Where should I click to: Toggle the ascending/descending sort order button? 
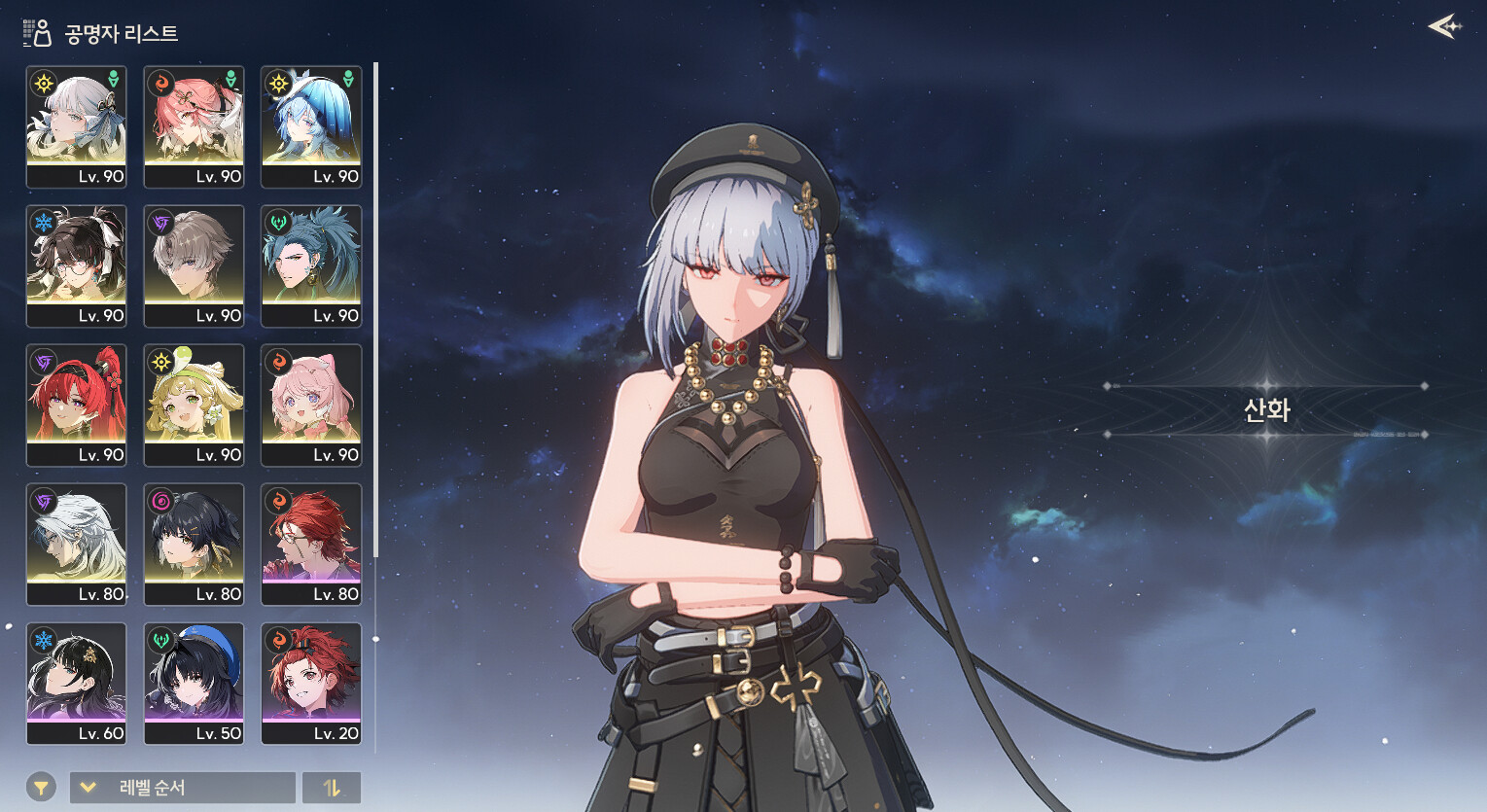click(x=332, y=788)
